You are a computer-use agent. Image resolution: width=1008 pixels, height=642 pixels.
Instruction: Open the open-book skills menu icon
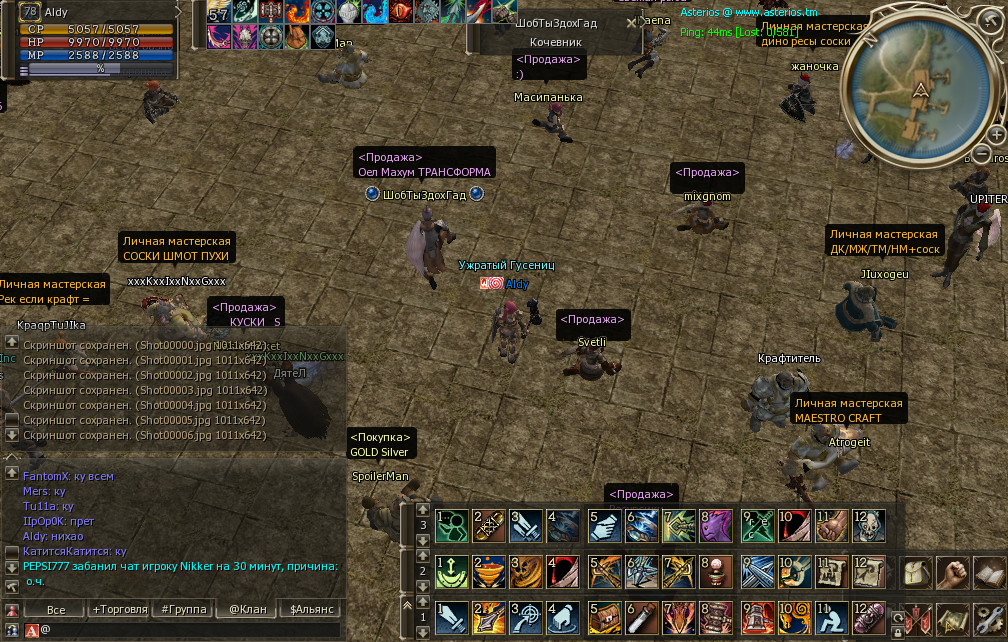990,574
